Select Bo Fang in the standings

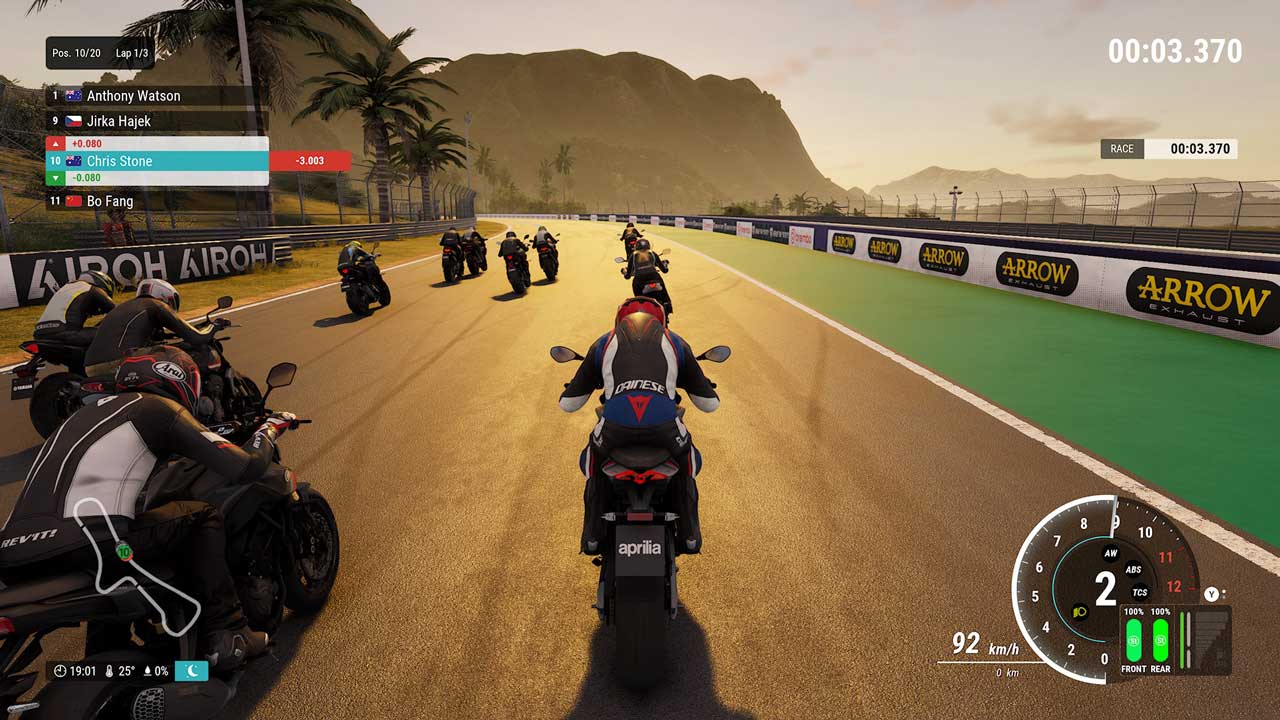pos(109,201)
